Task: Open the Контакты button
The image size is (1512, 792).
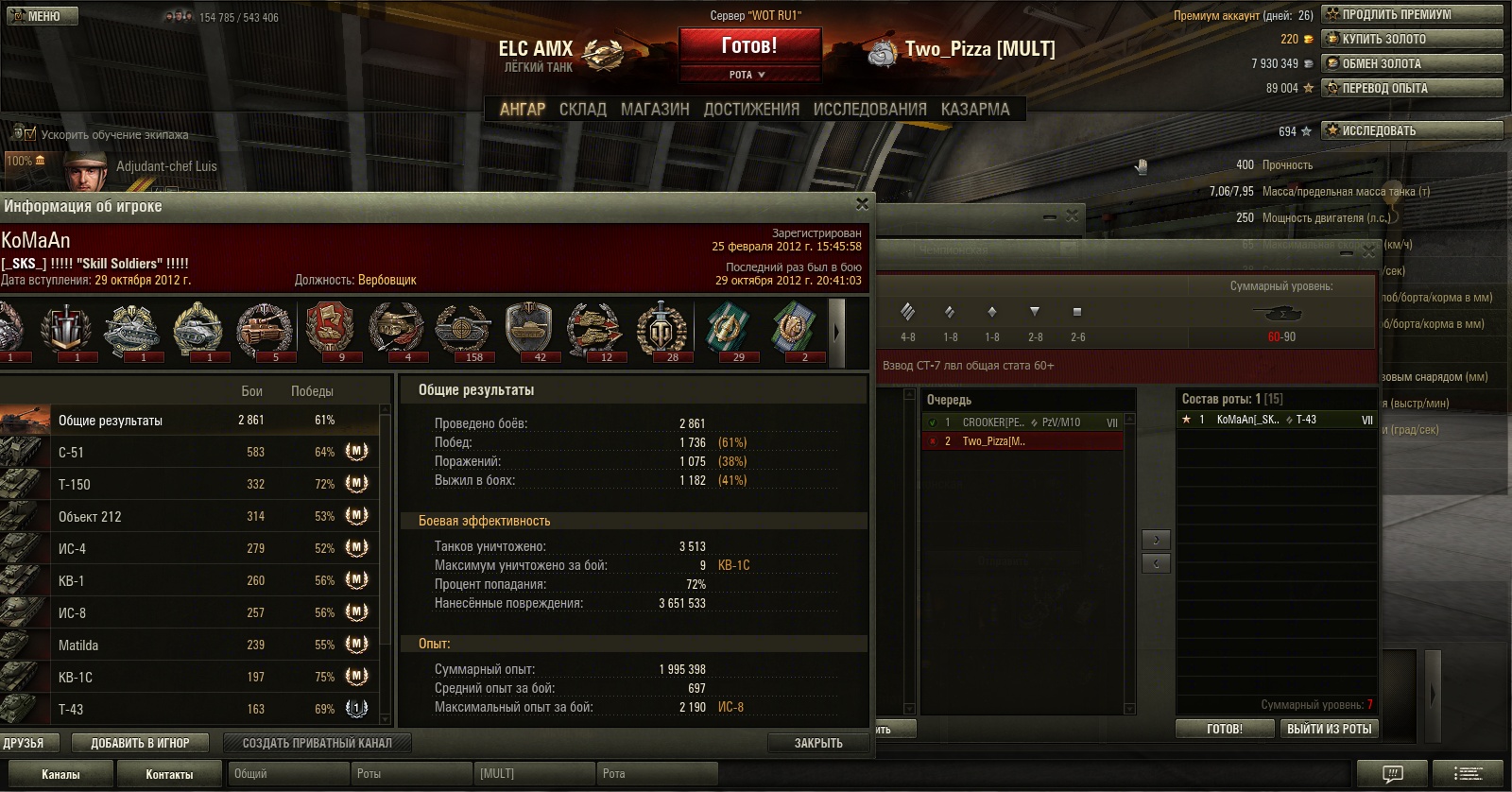Action: click(x=169, y=774)
